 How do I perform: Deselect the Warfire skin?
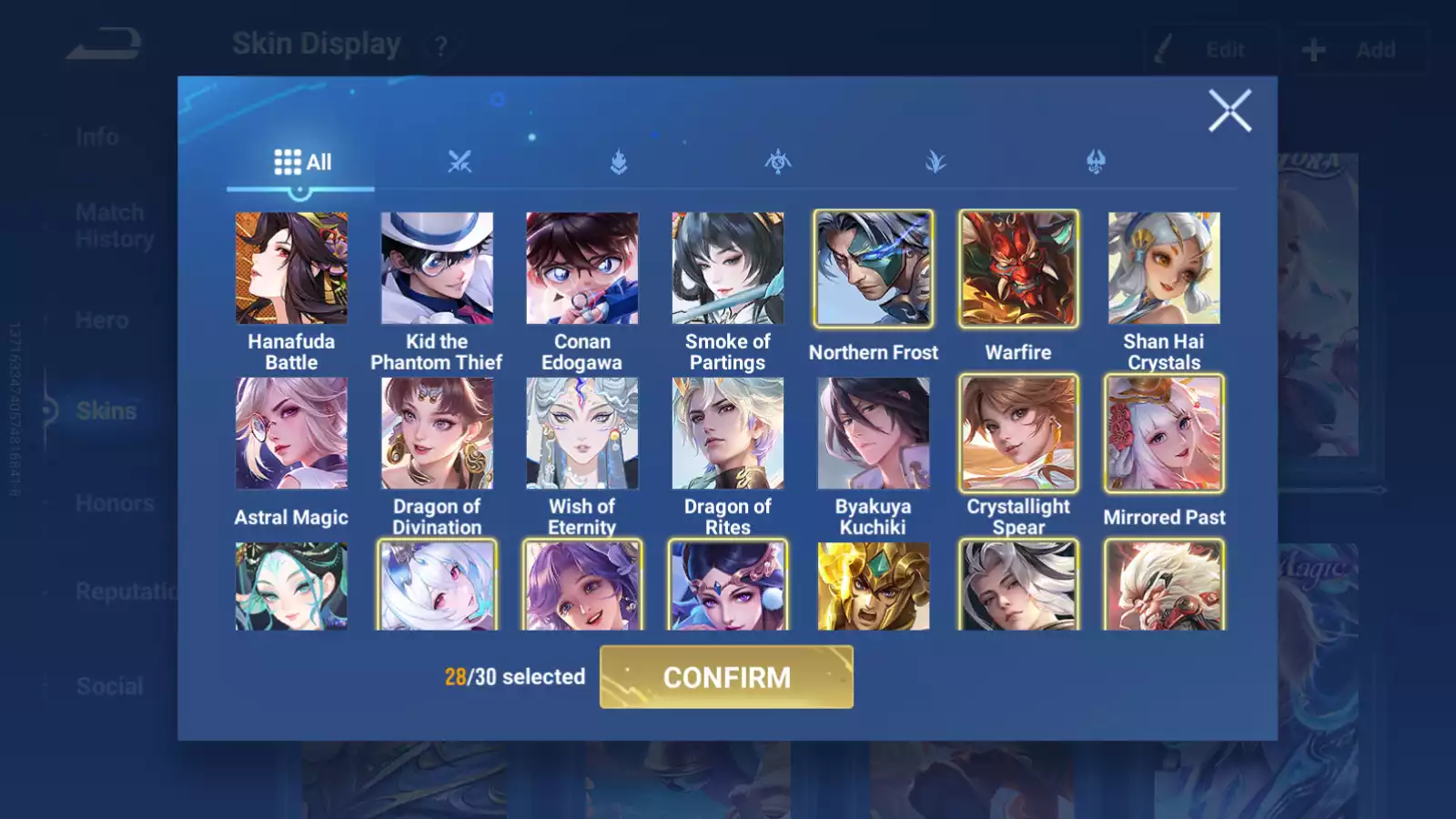pos(1018,269)
